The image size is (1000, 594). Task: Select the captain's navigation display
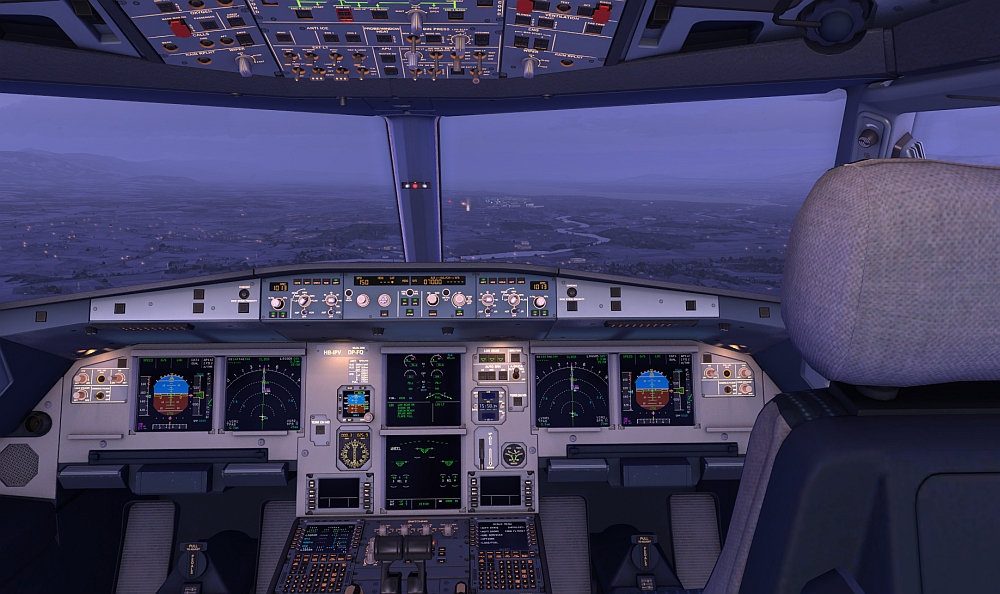point(263,393)
